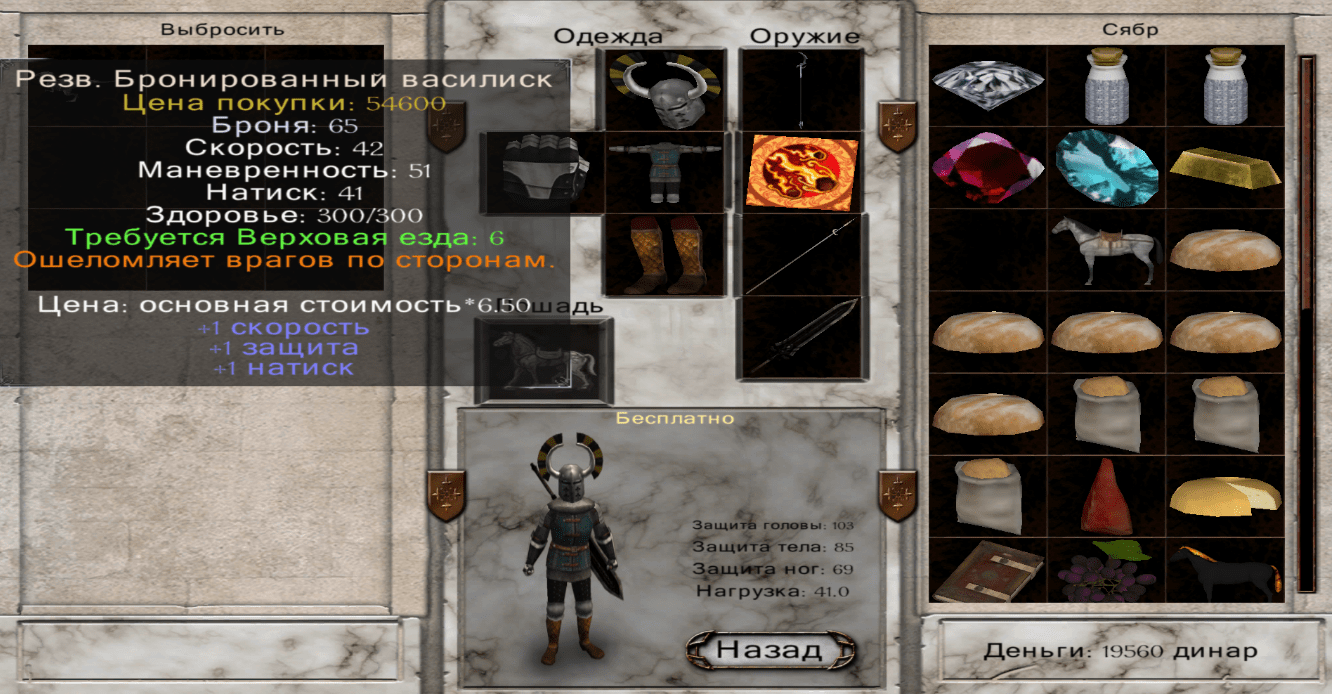Select the body armor equipment slot
The width and height of the screenshot is (1332, 694).
[x=662, y=172]
